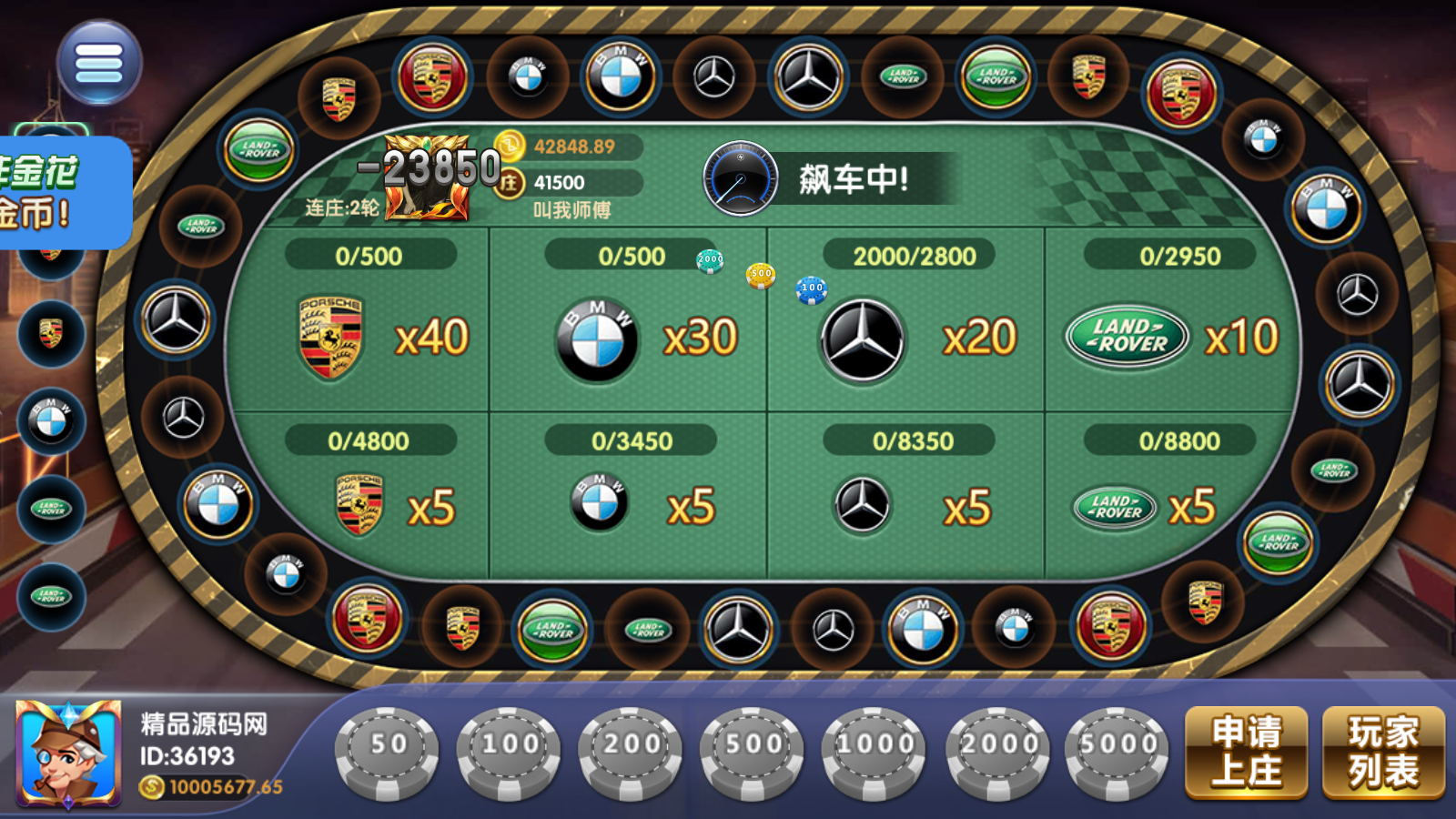Image resolution: width=1456 pixels, height=819 pixels.
Task: Choose the 1000 betting chip
Action: click(x=875, y=752)
